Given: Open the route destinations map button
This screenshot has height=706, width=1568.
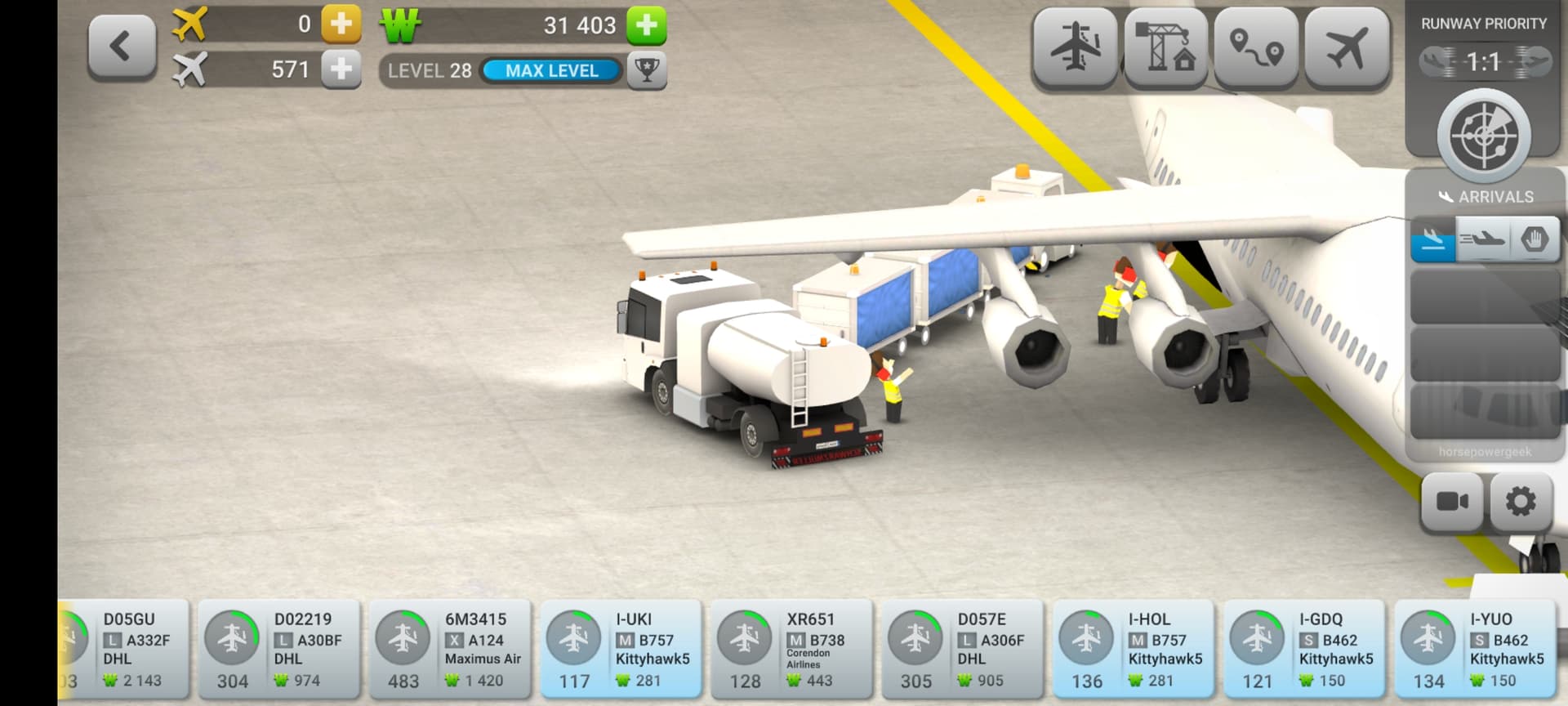Looking at the screenshot, I should pos(1256,47).
